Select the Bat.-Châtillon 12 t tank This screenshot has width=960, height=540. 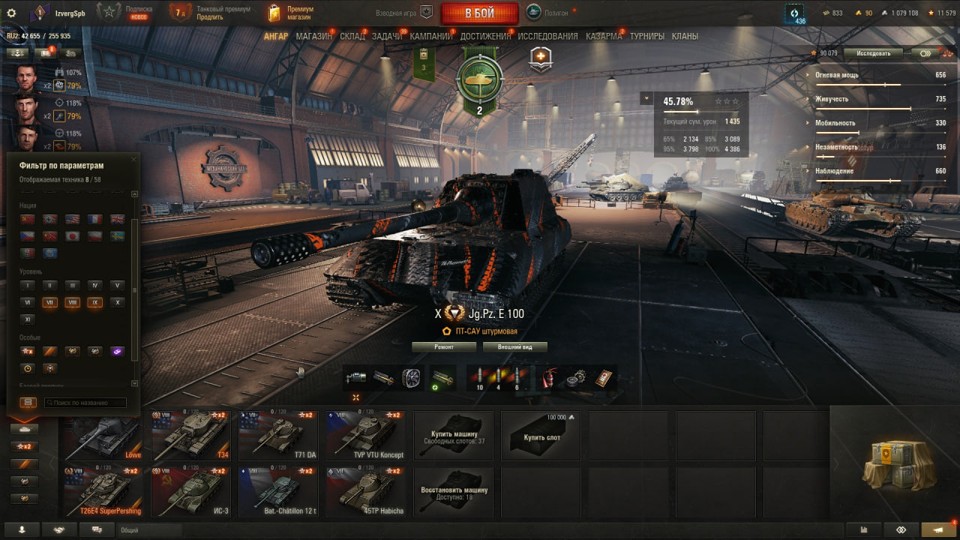point(277,492)
